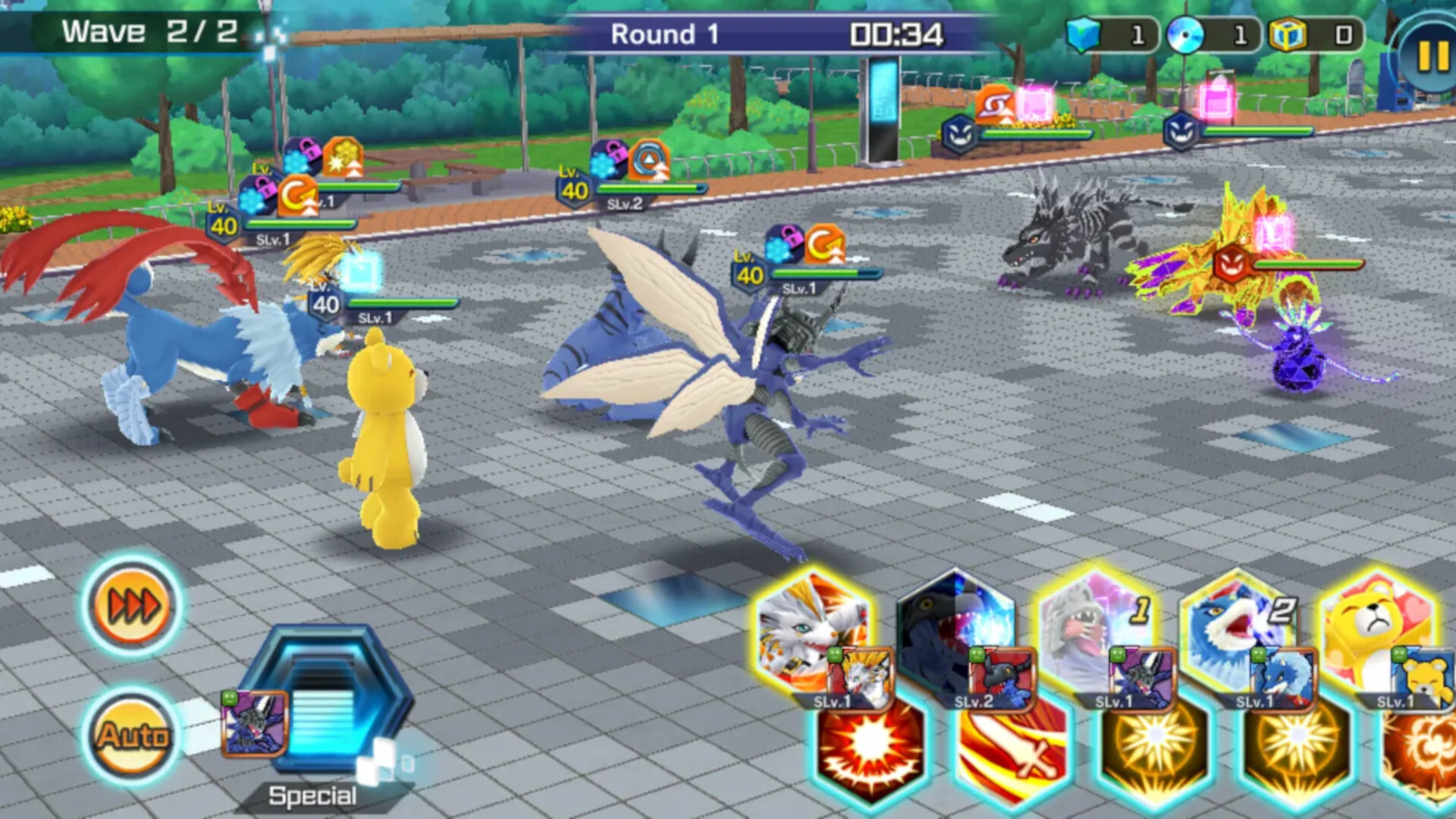Tap the orange spiral buff icon above the blue wolf
The width and height of the screenshot is (1456, 819).
[297, 194]
